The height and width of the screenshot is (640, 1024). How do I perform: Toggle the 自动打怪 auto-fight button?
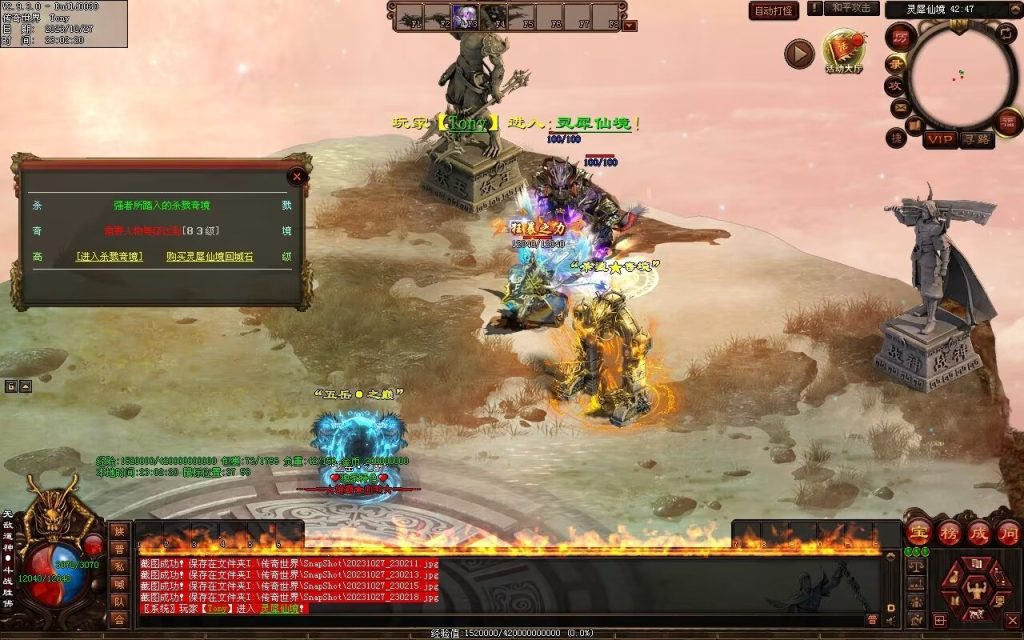(x=774, y=10)
